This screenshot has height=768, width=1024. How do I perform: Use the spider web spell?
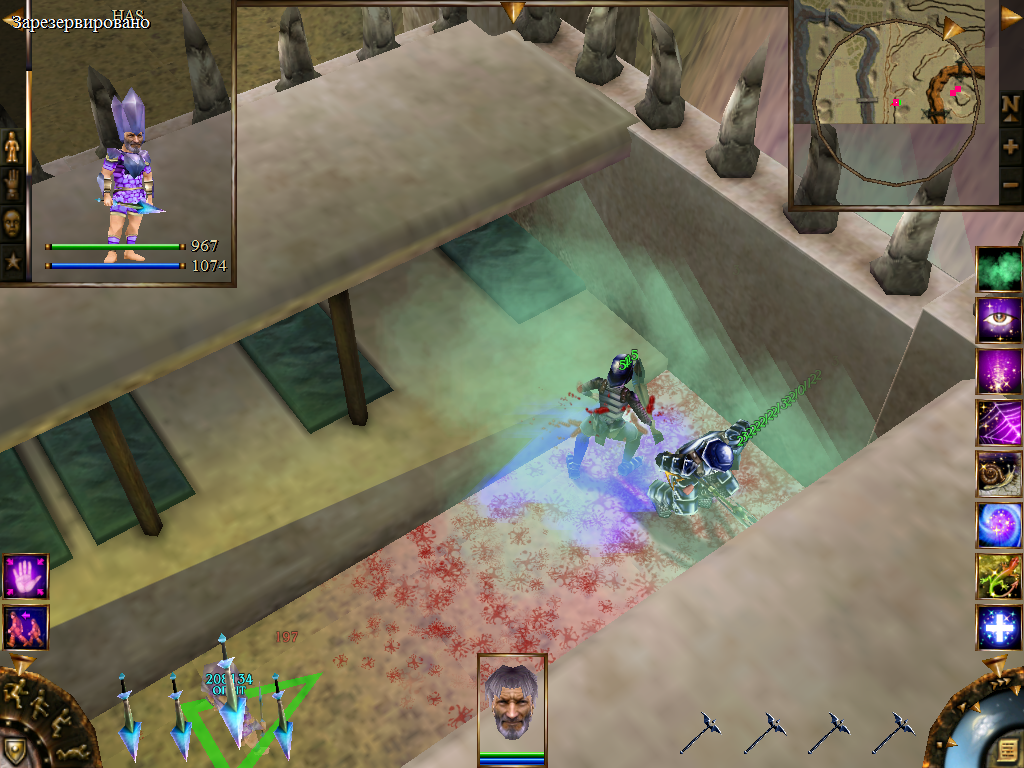(998, 423)
